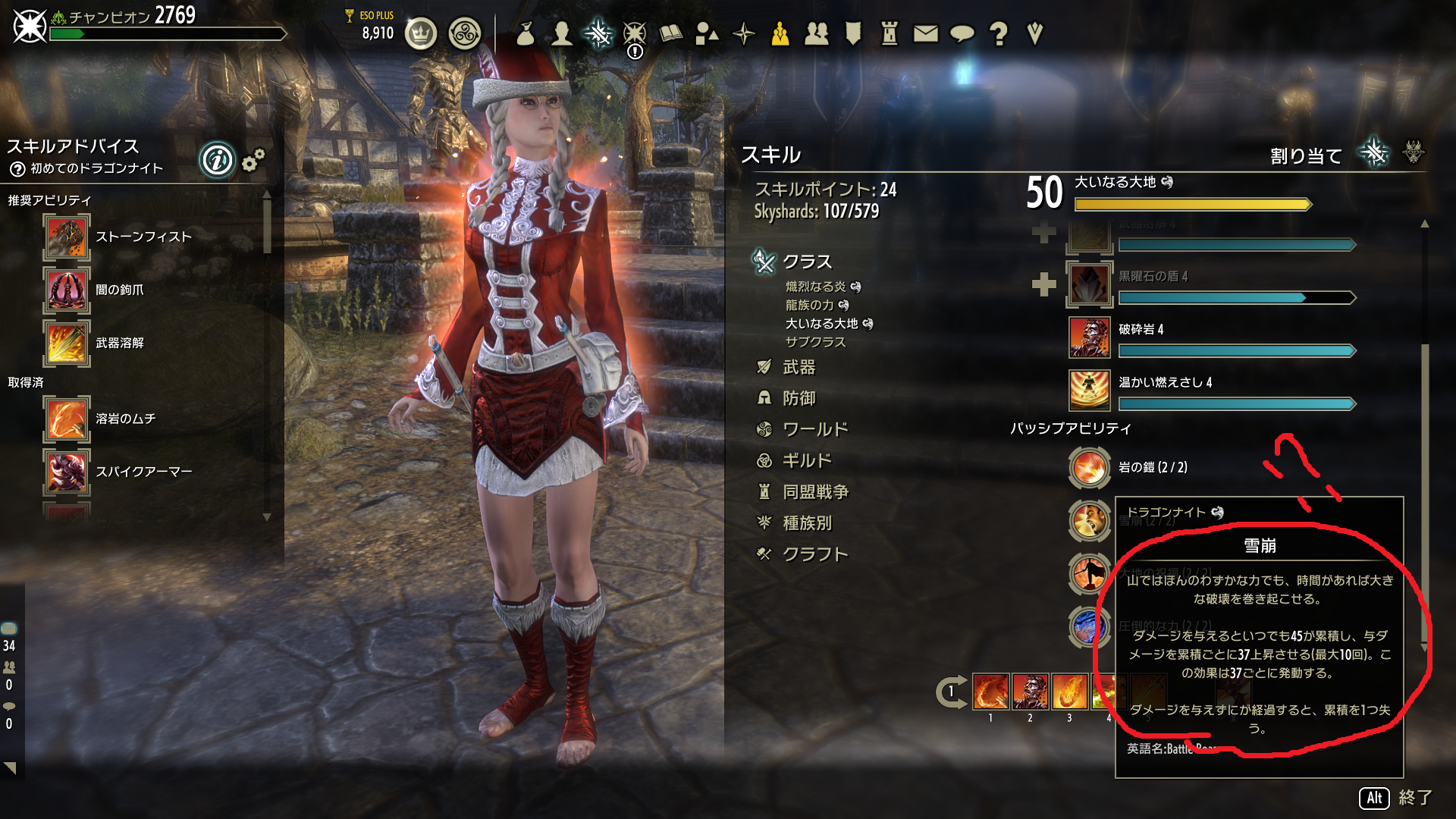This screenshot has width=1456, height=819.
Task: Choose the 武器溶解 recommended ability
Action: (67, 344)
